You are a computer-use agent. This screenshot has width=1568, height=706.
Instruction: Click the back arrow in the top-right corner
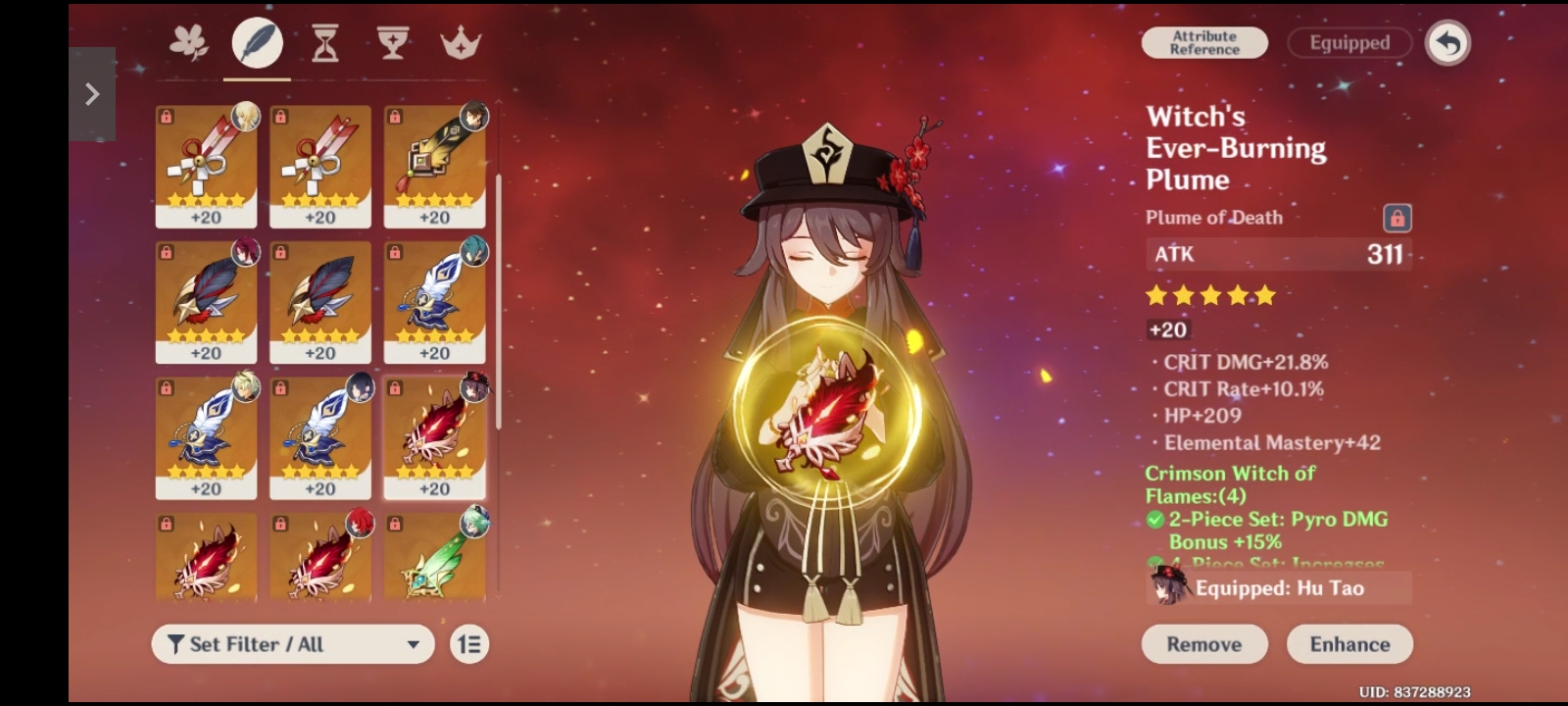tap(1448, 43)
